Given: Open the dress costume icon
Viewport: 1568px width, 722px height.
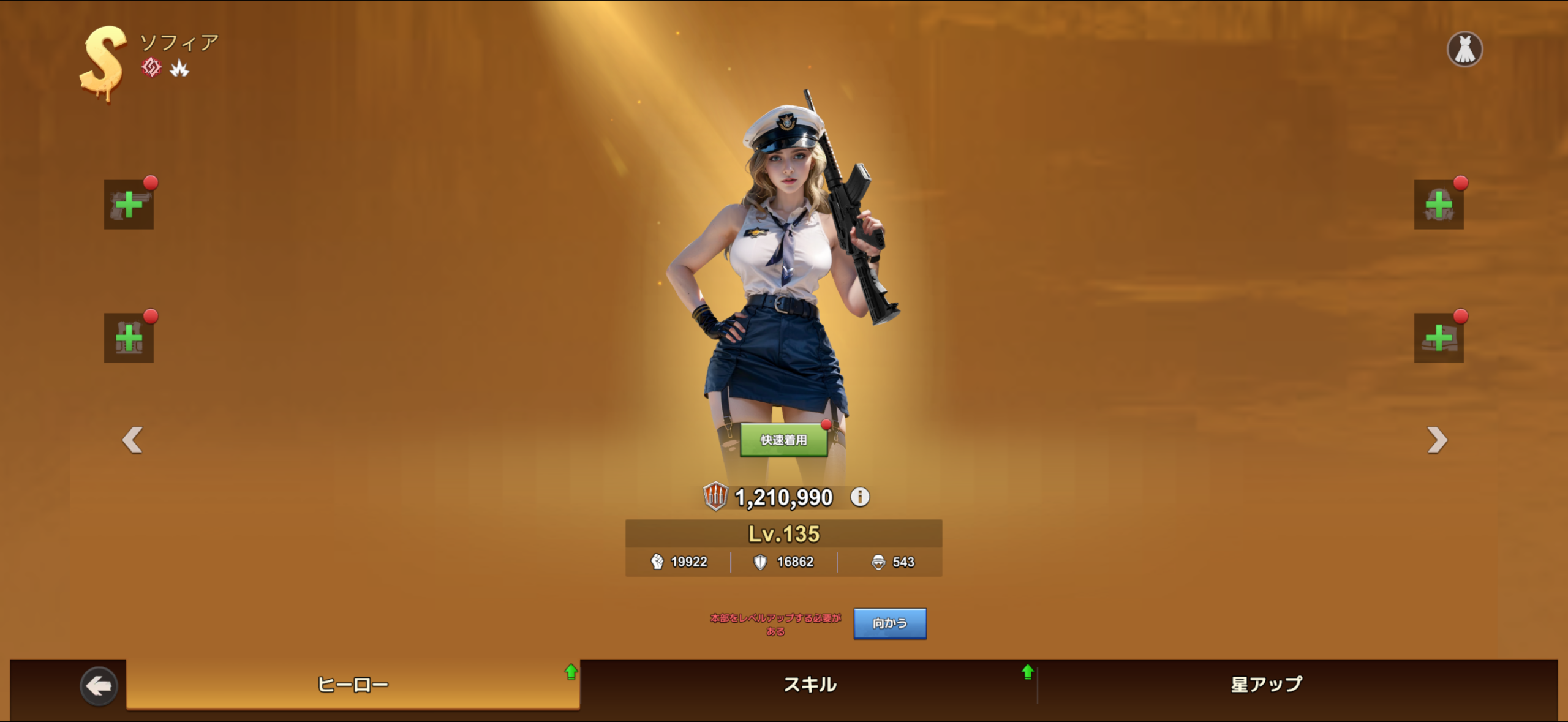Looking at the screenshot, I should (1464, 49).
